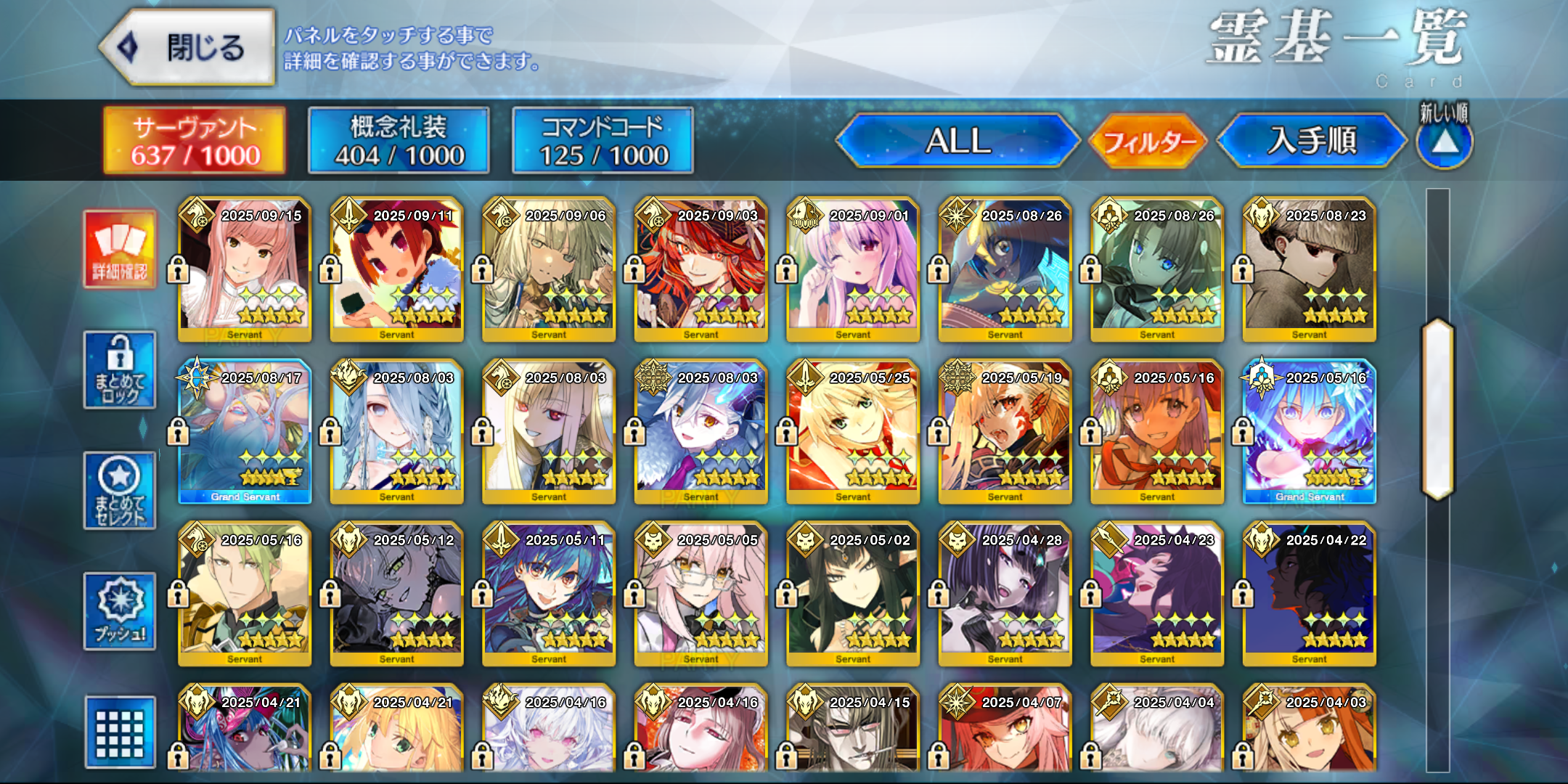Viewport: 1568px width, 784px height.
Task: Choose the servant card dated 2025/05/25
Action: pyautogui.click(x=853, y=431)
